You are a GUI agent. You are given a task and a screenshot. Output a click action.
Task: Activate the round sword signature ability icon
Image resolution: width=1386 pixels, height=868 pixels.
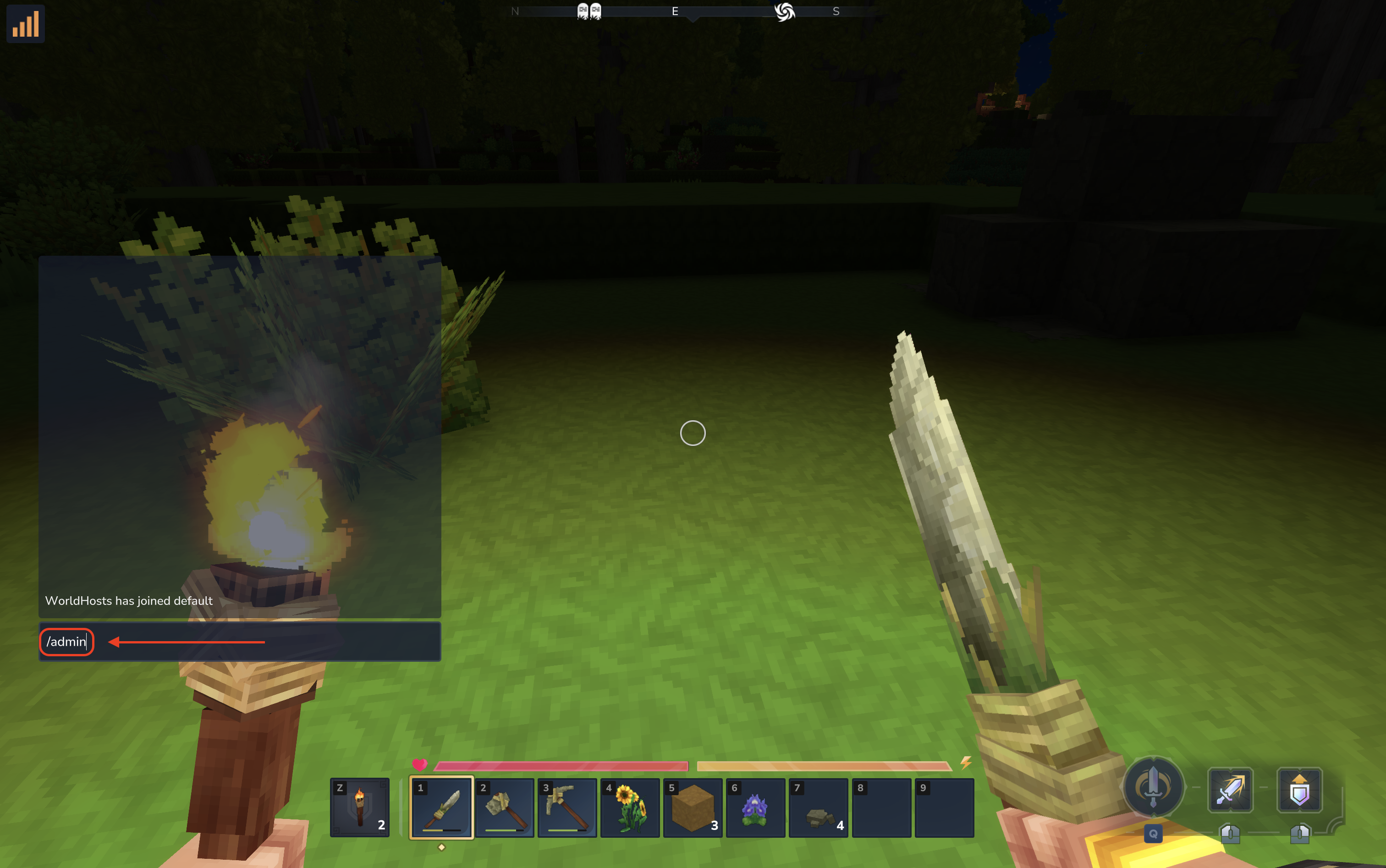point(1153,786)
